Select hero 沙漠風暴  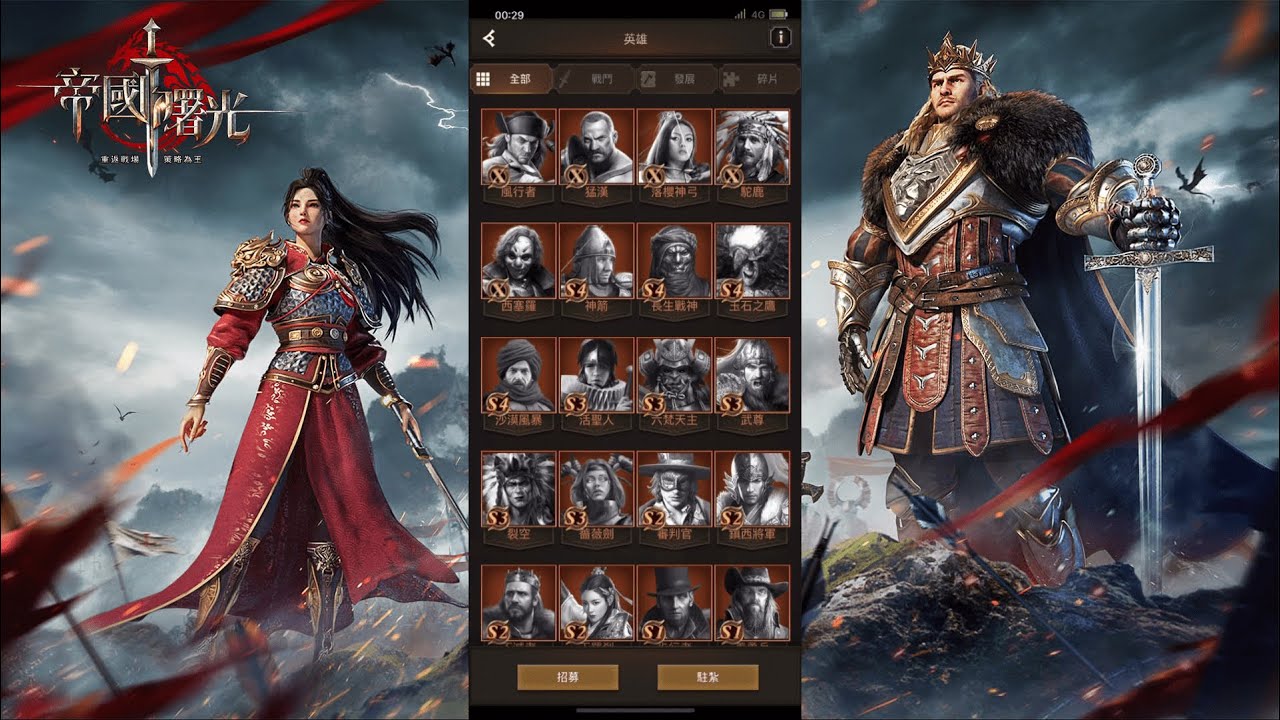pos(518,374)
